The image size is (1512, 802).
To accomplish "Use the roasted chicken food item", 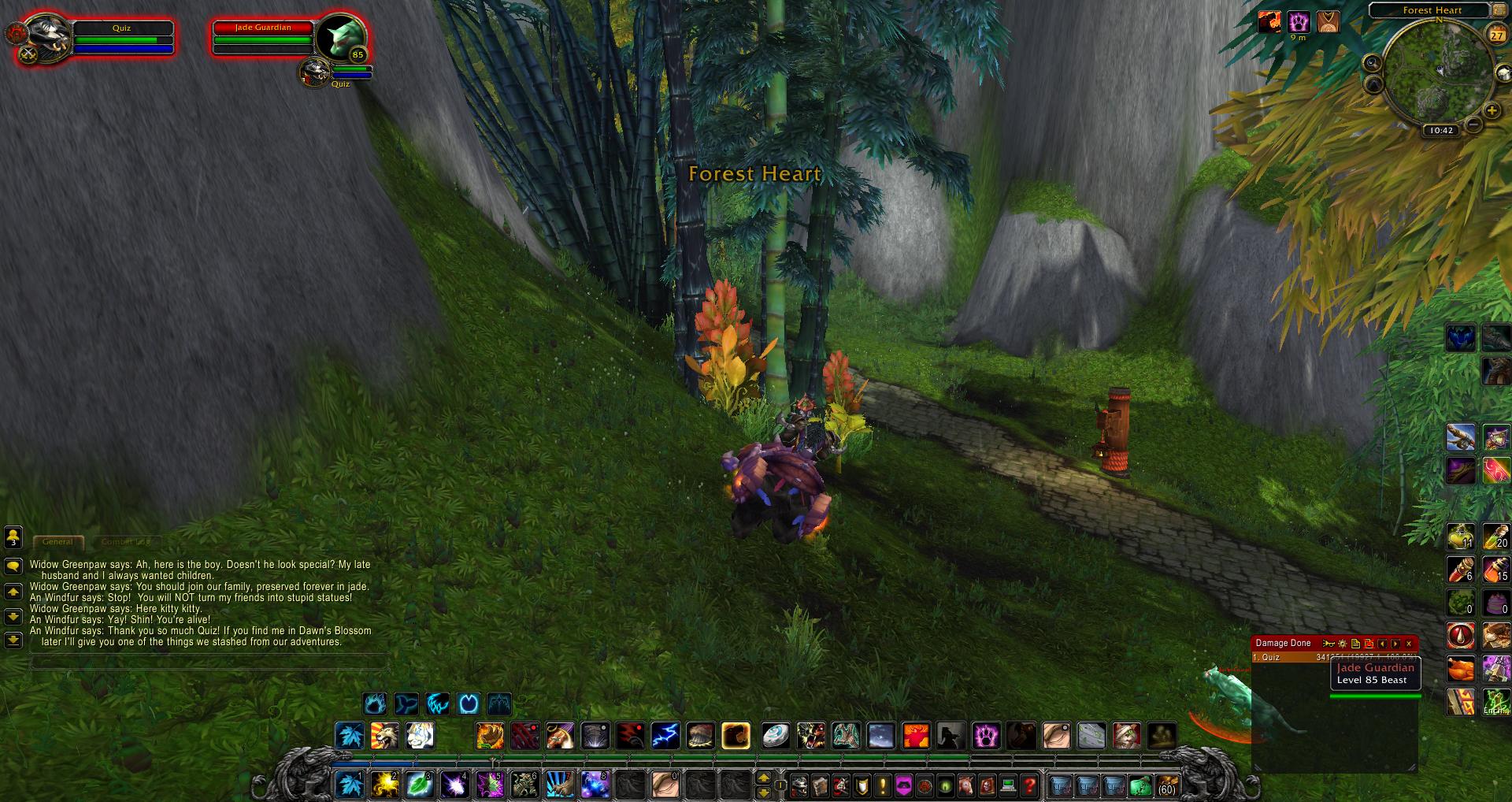I will [1460, 670].
